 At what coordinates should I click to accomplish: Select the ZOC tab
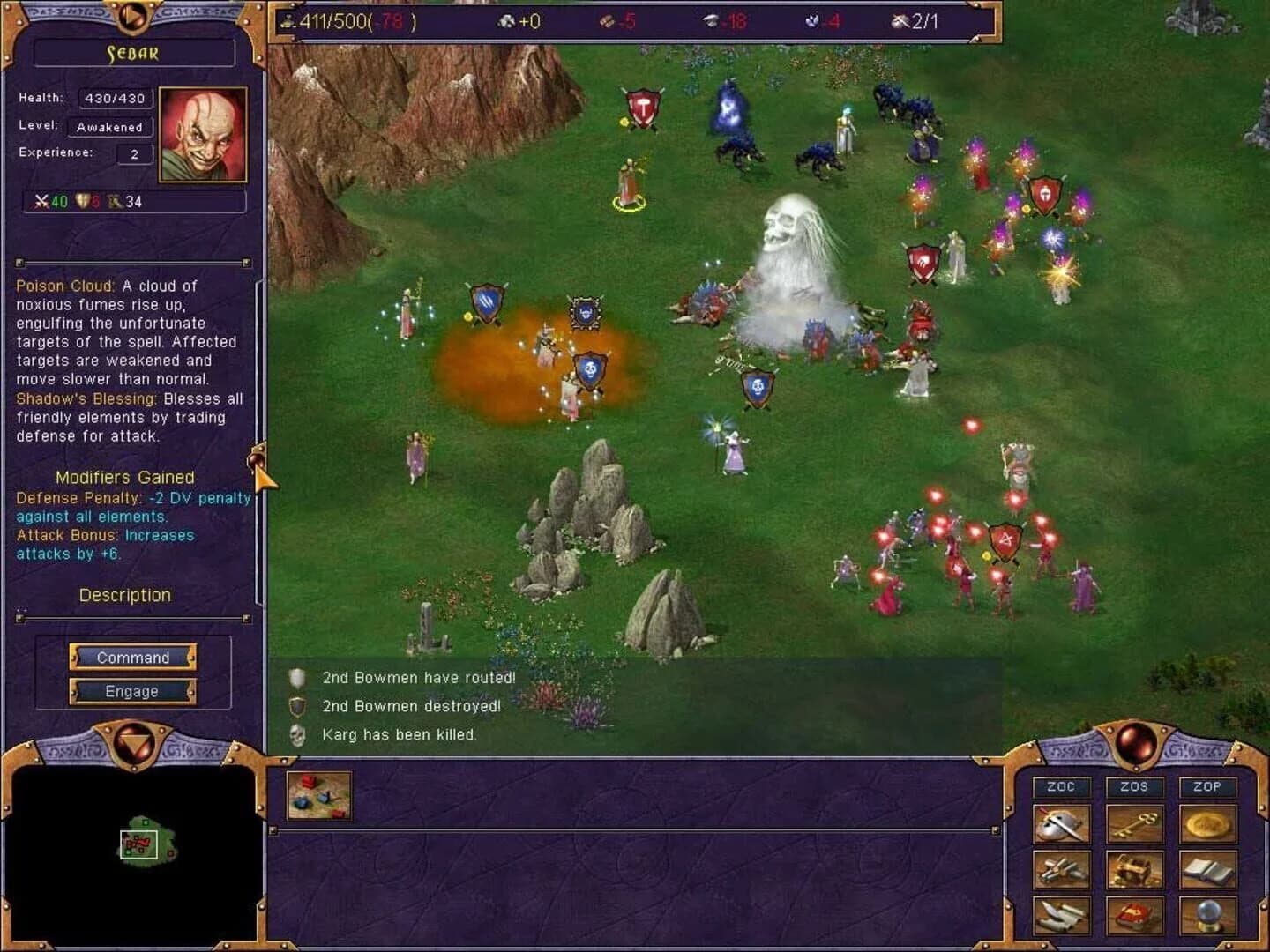(x=1061, y=785)
